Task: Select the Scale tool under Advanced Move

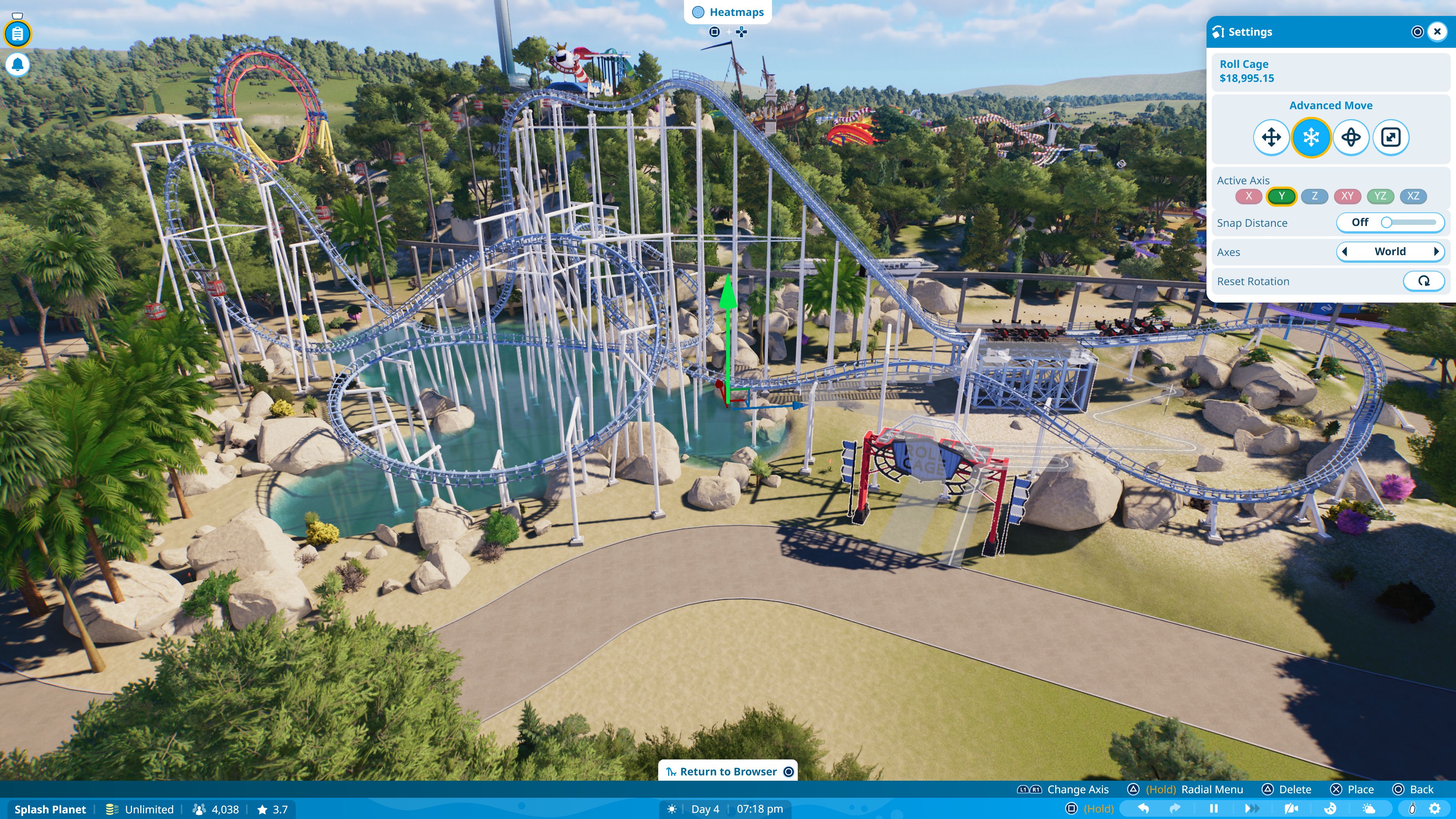Action: coord(1392,137)
